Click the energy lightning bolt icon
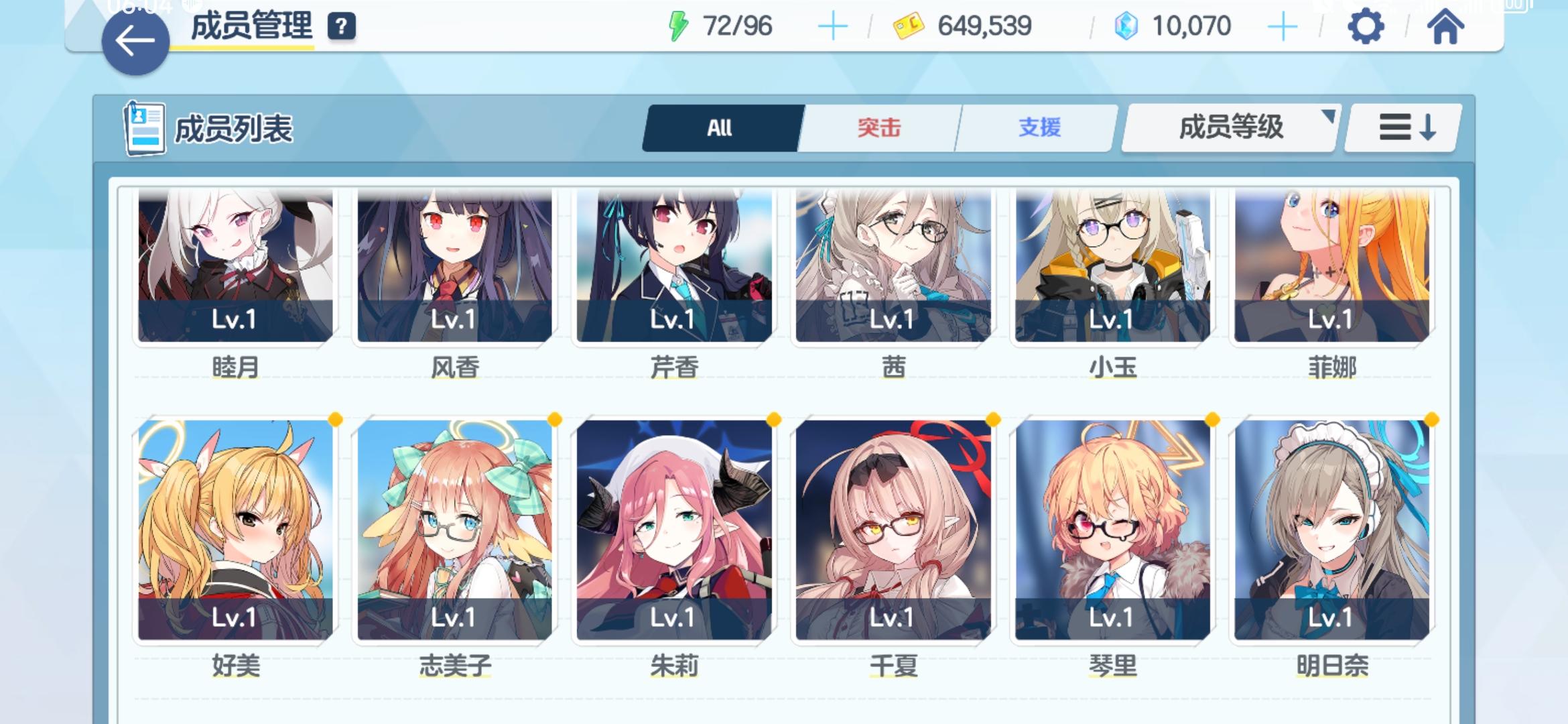 coord(679,25)
